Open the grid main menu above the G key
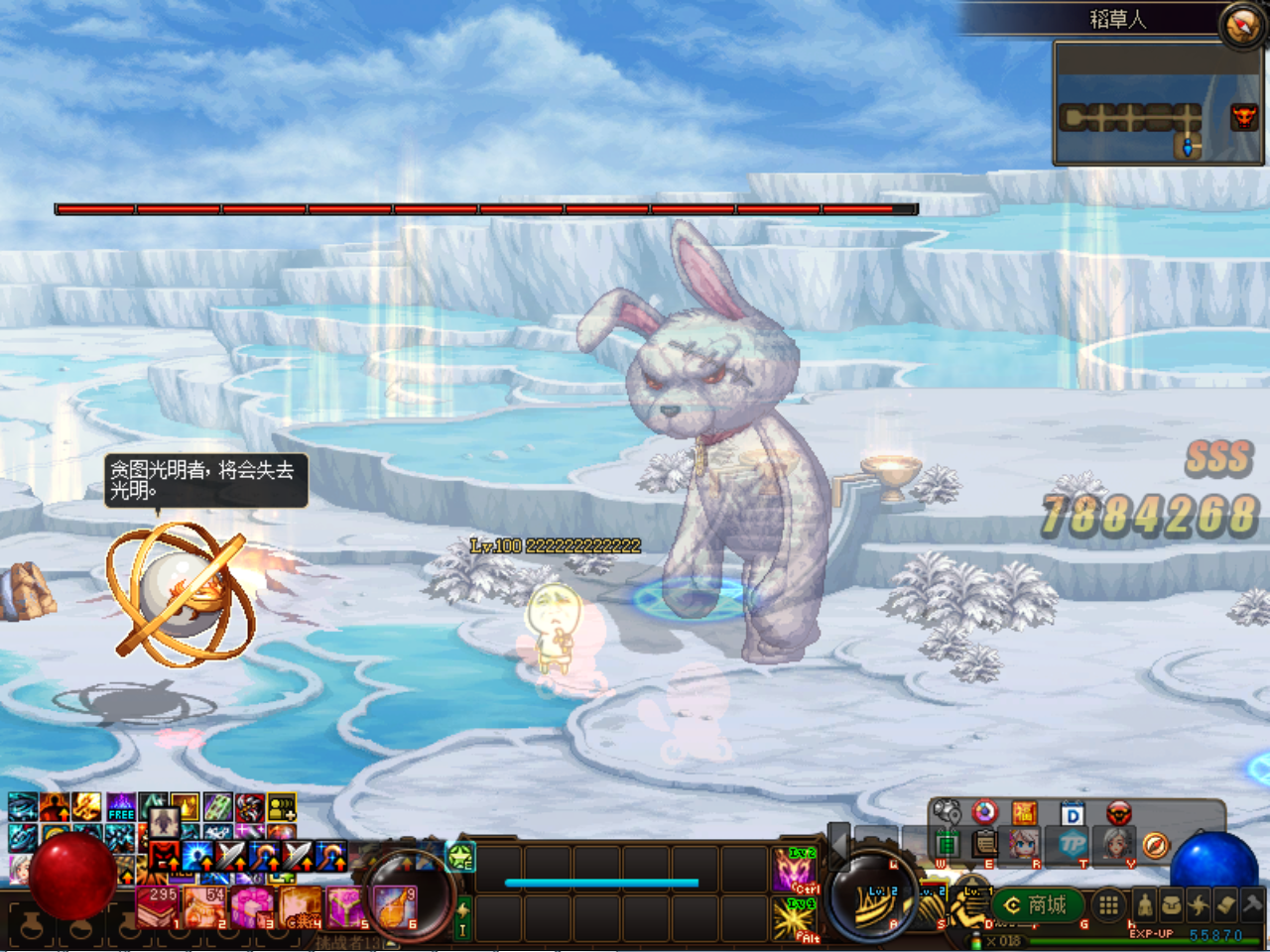The width and height of the screenshot is (1270, 952). tap(1110, 904)
